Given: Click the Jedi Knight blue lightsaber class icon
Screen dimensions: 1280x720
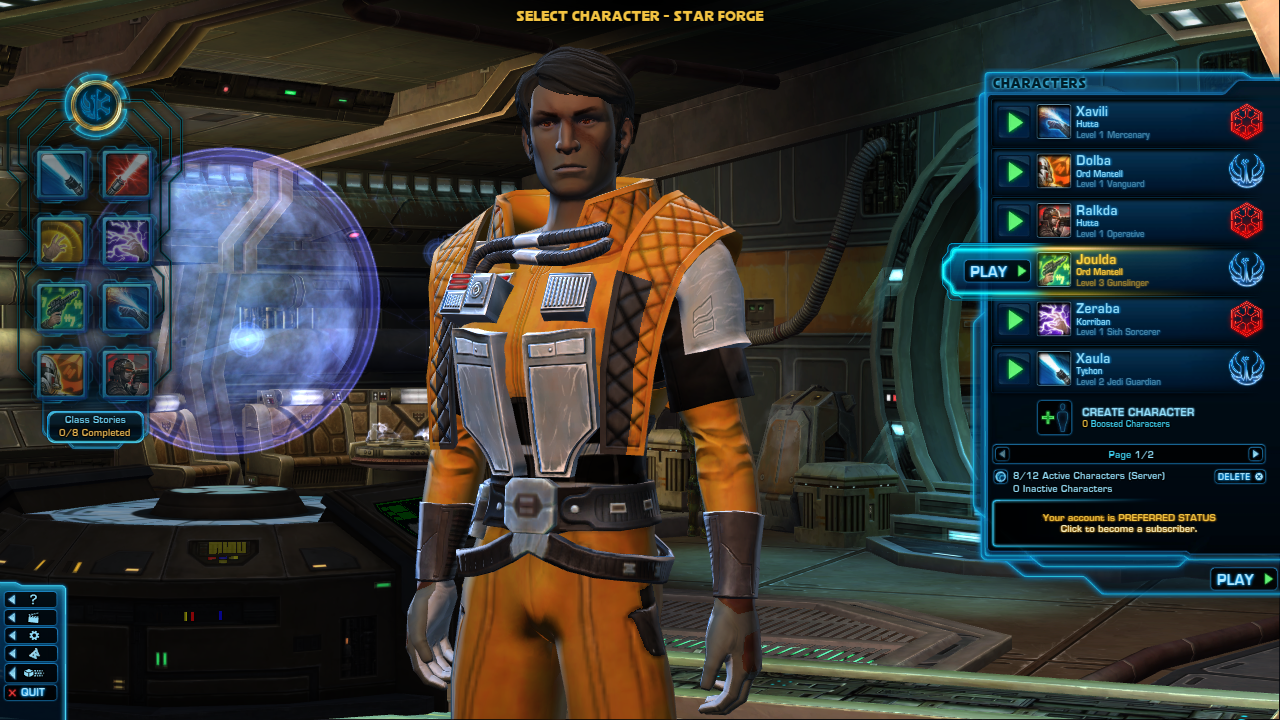Looking at the screenshot, I should (62, 174).
